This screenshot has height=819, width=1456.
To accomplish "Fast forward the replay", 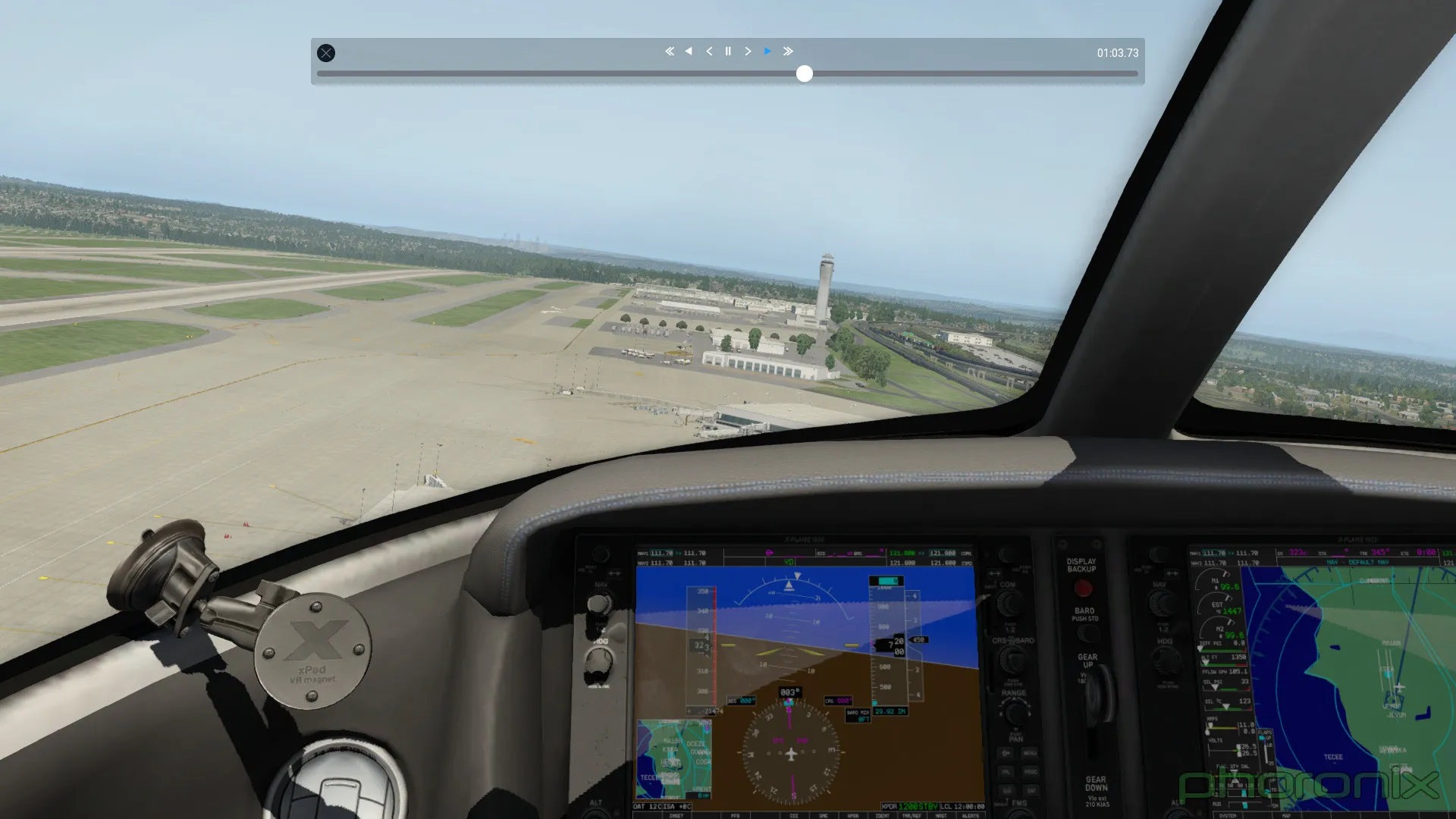I will tap(788, 52).
